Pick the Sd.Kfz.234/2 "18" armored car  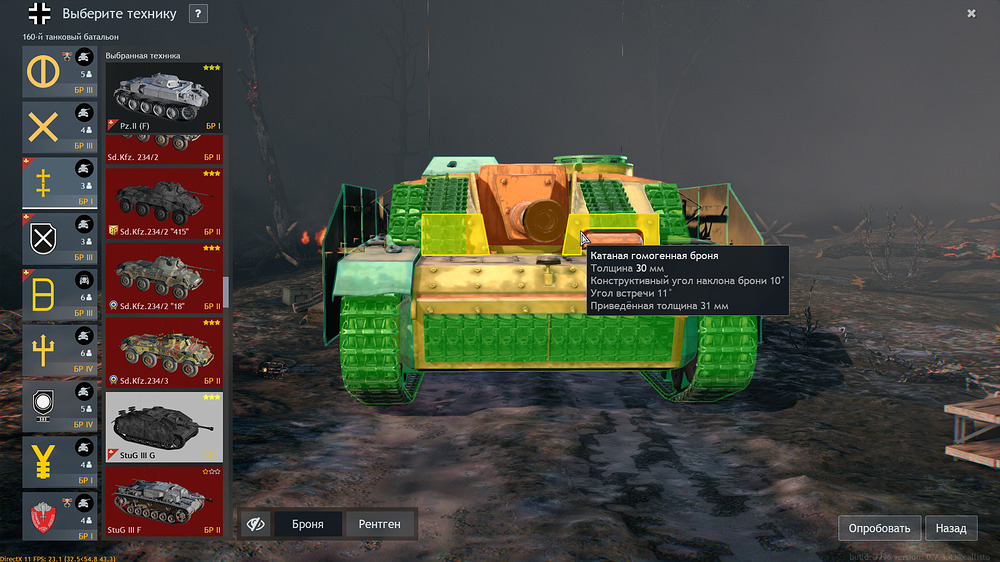164,278
